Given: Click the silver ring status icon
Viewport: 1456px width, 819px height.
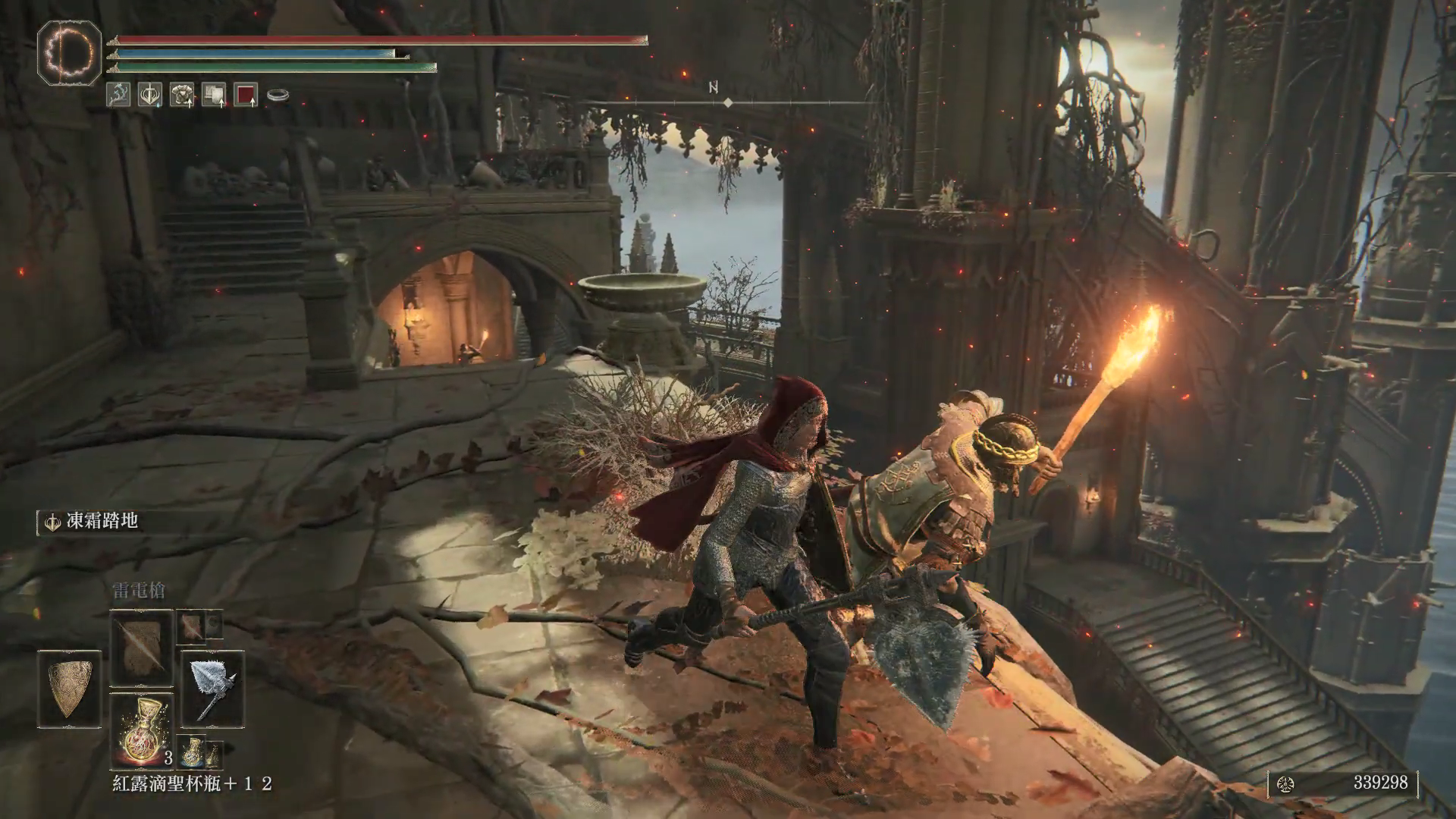Looking at the screenshot, I should (278, 96).
